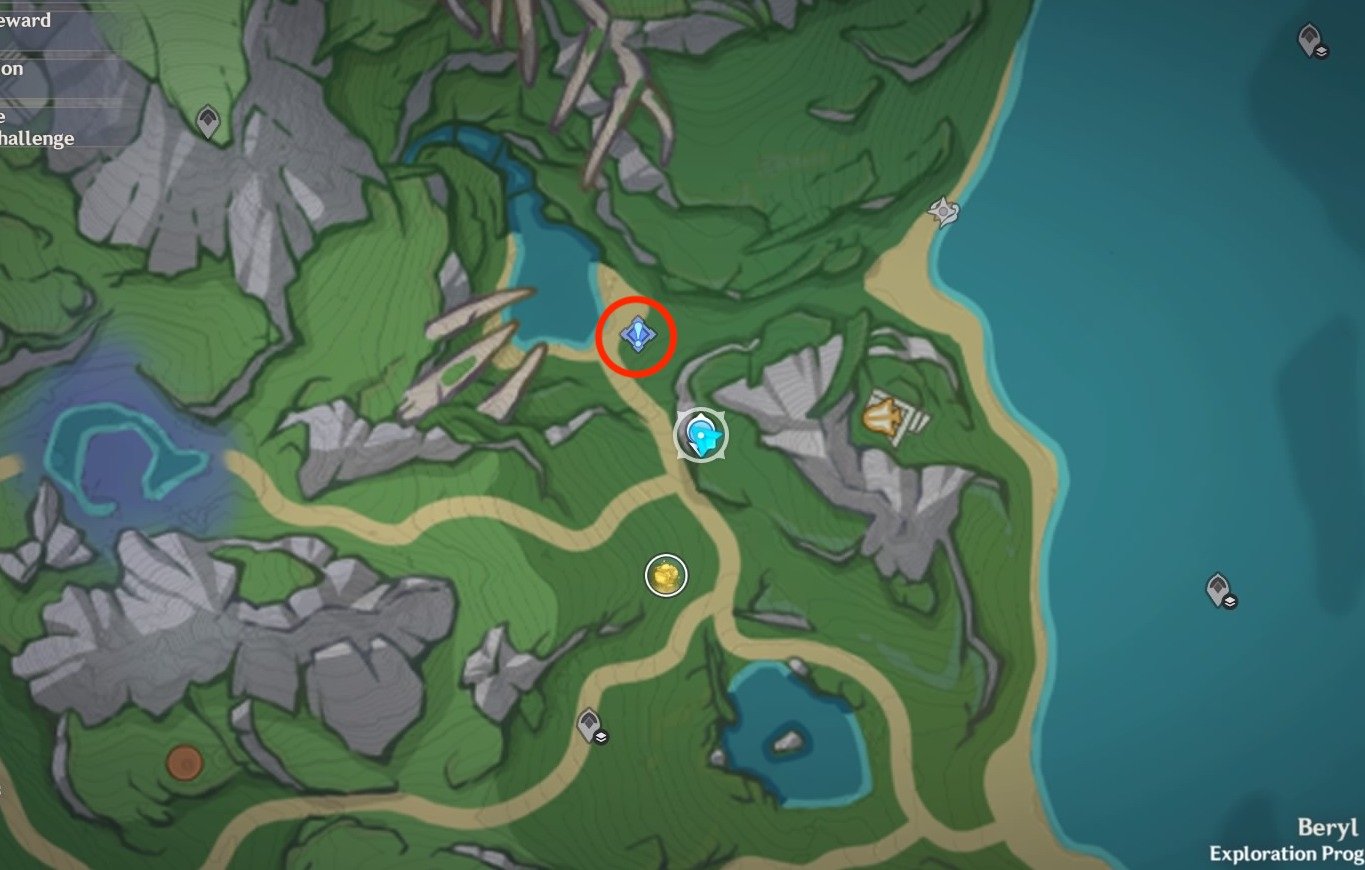The height and width of the screenshot is (870, 1365).
Task: Click the cyan player location arrow marker
Action: [702, 435]
